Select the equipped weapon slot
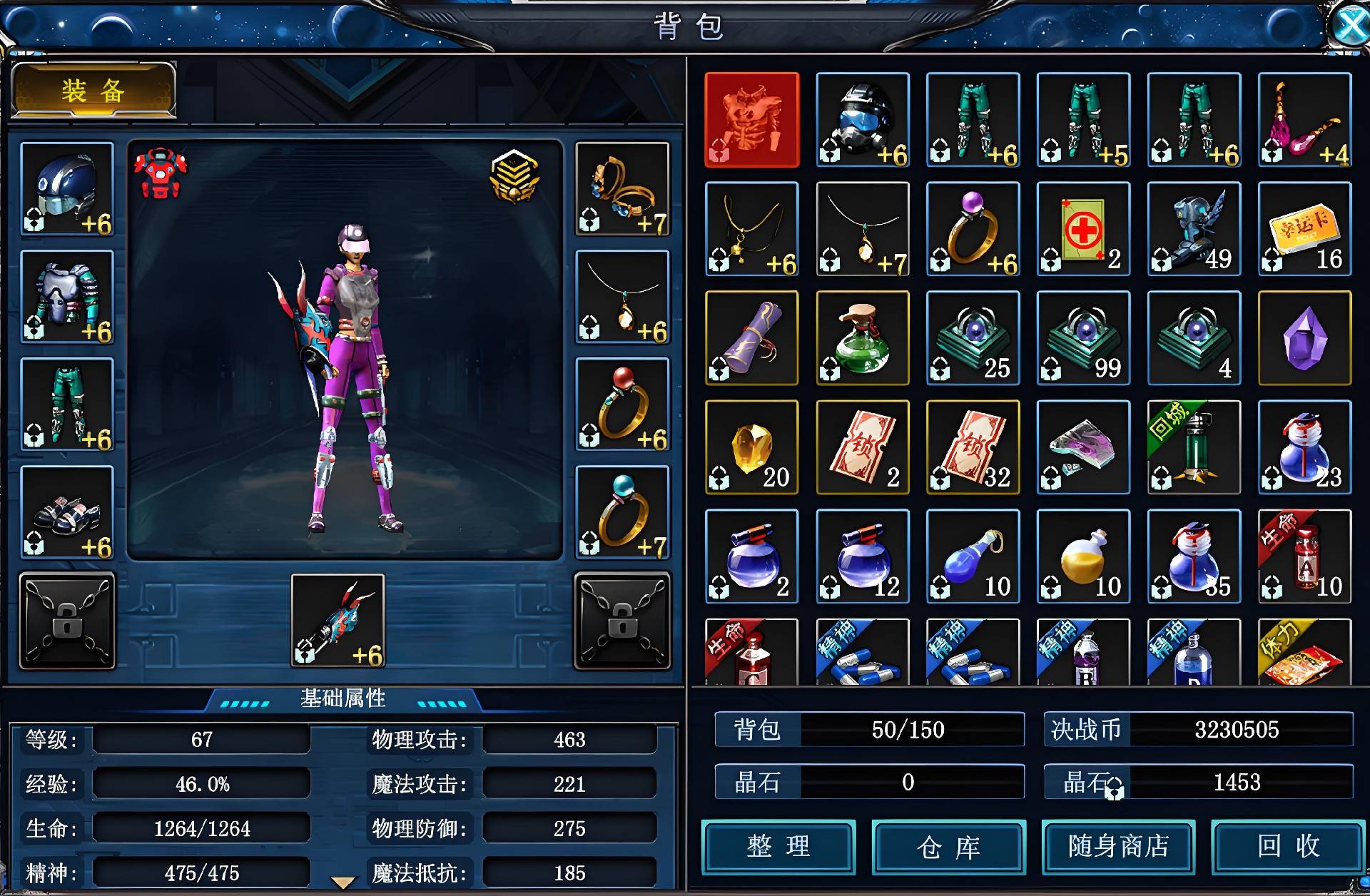The height and width of the screenshot is (896, 1370). pos(338,621)
